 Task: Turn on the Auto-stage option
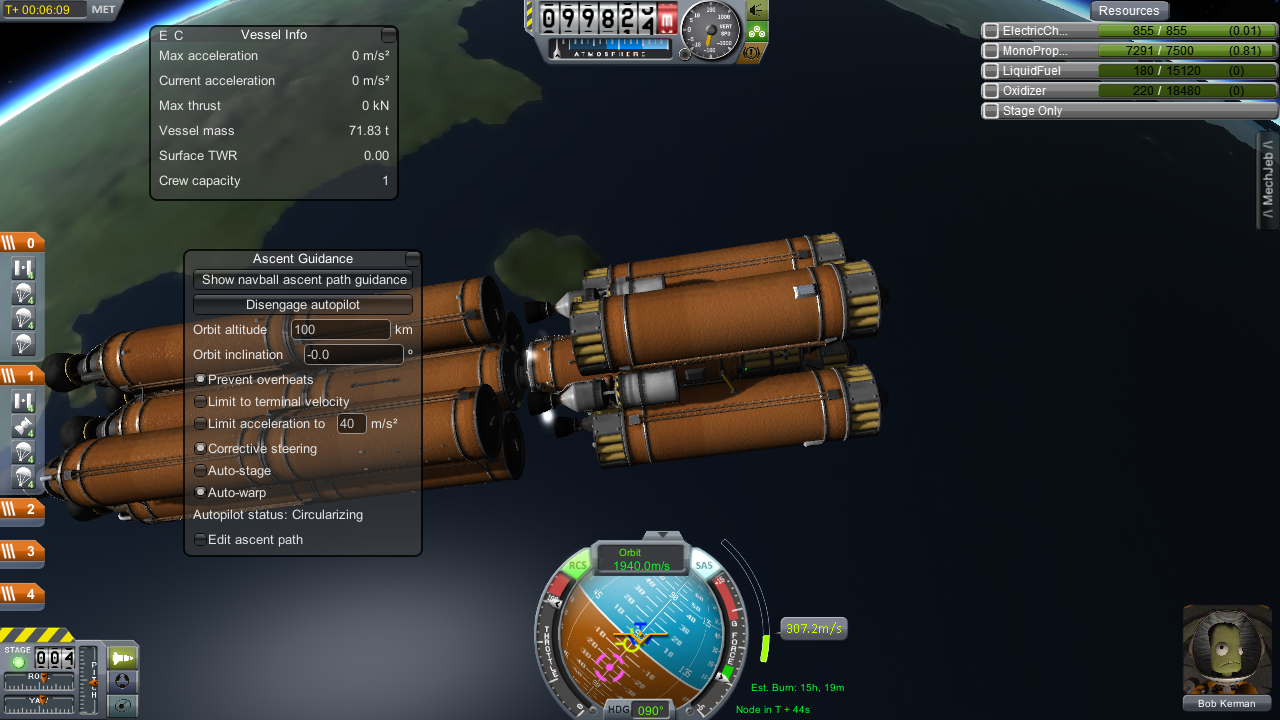coord(200,470)
